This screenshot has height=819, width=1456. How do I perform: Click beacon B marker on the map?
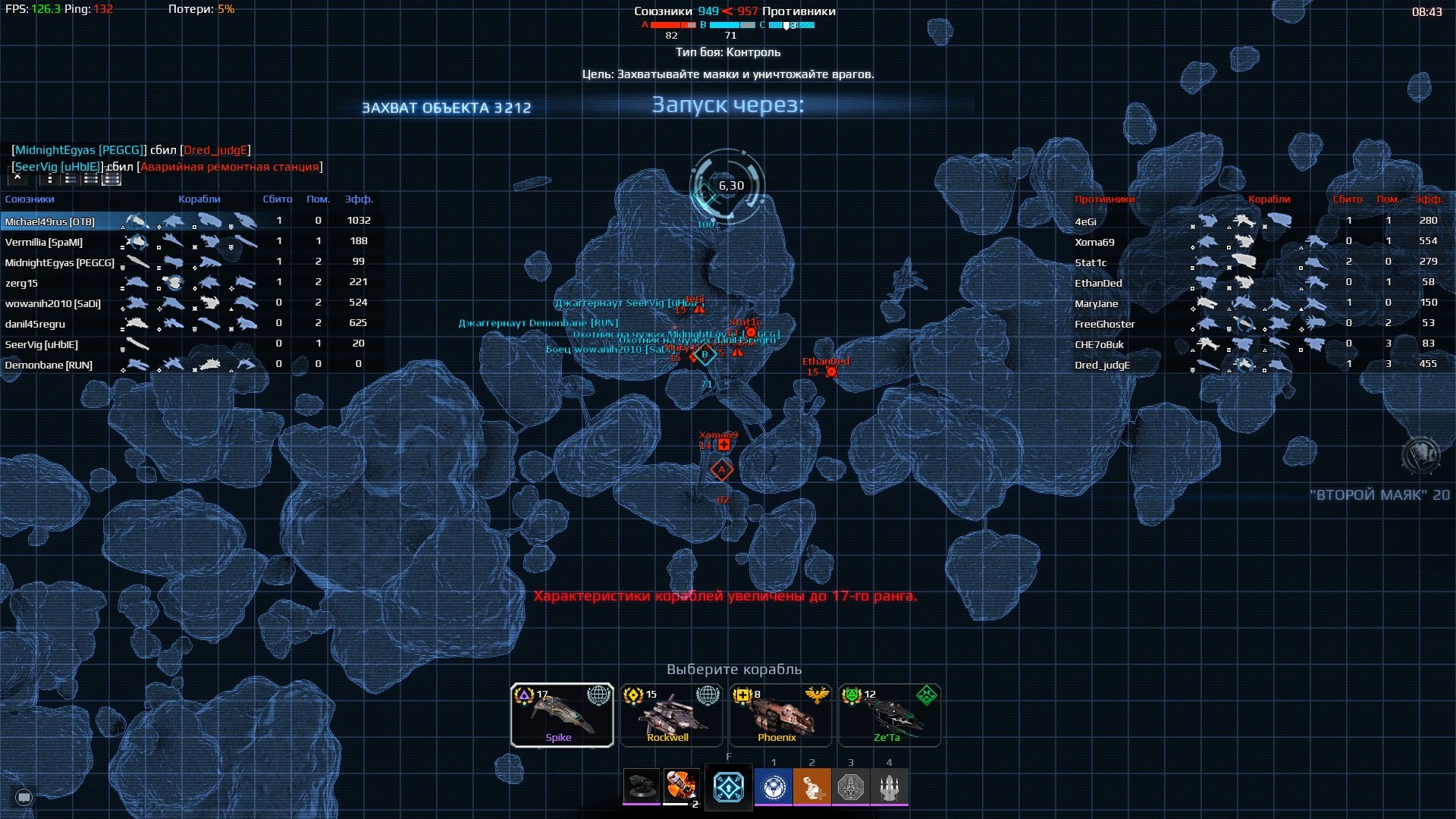coord(705,354)
